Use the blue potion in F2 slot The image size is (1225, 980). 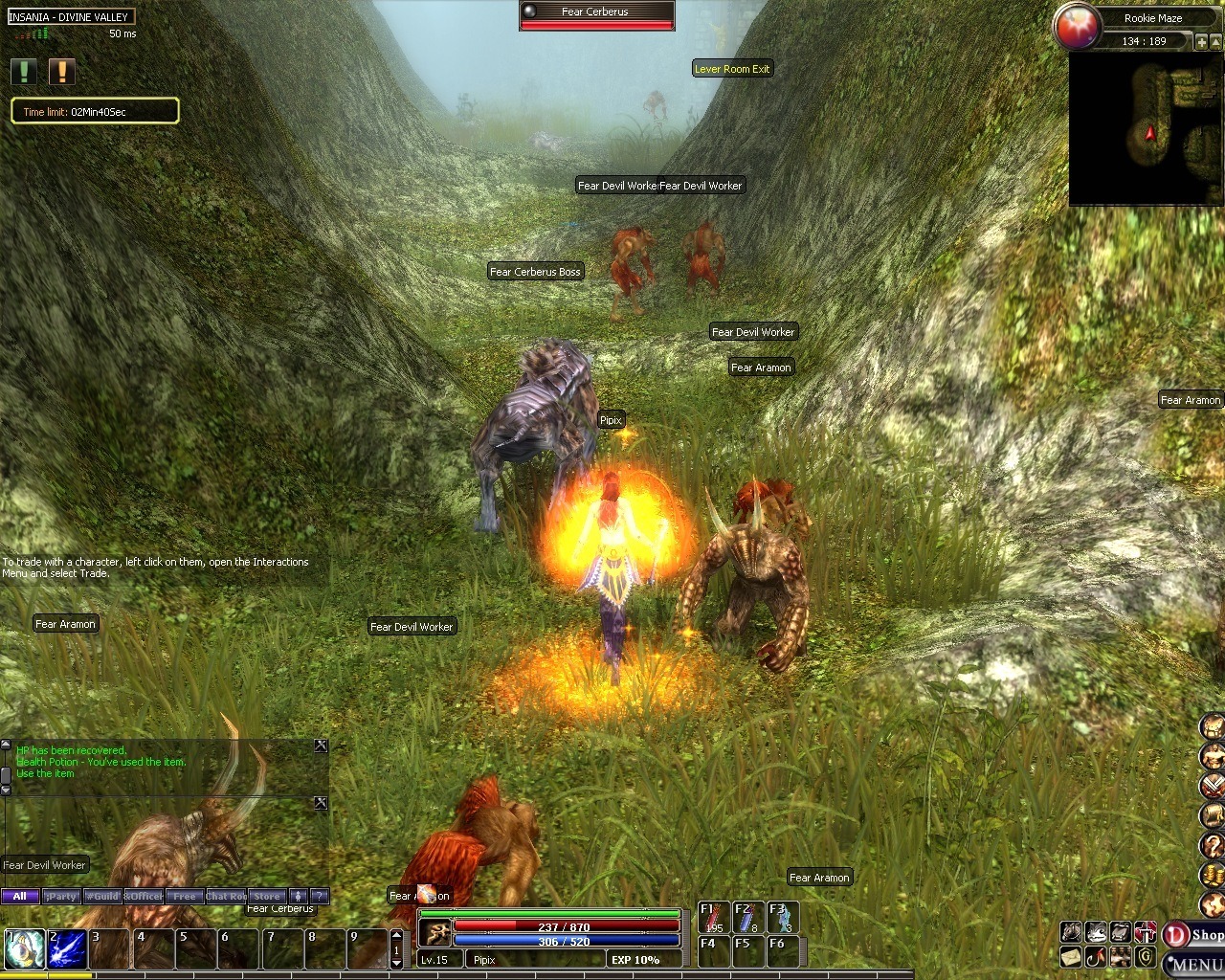click(x=746, y=918)
